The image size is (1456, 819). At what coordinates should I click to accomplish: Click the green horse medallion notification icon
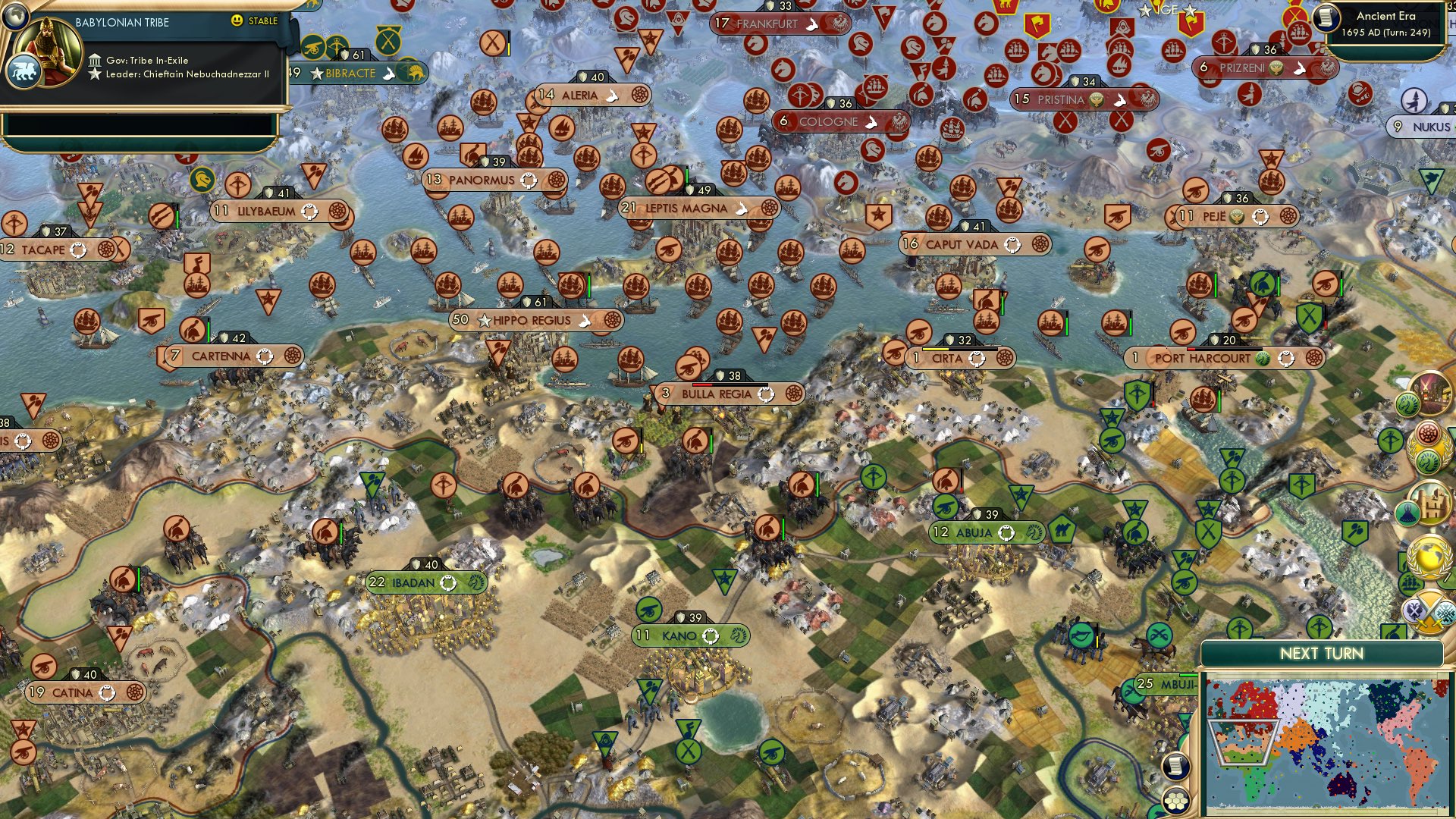tap(1429, 460)
